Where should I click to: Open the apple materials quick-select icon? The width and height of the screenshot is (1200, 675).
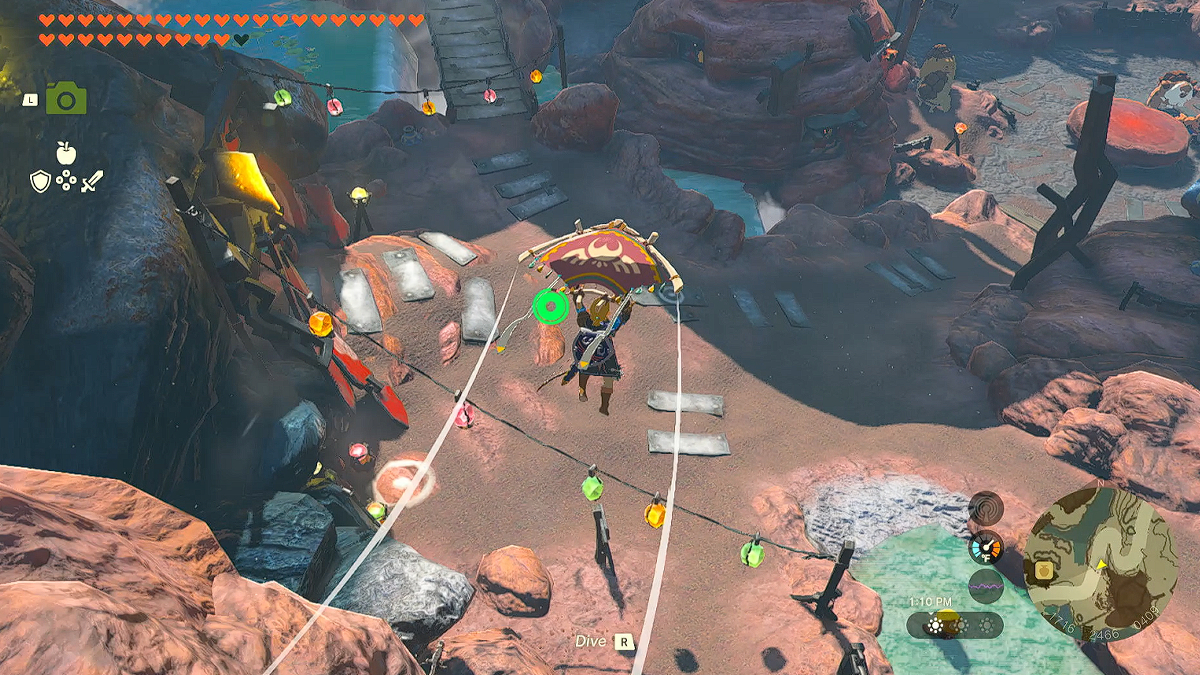(x=66, y=153)
